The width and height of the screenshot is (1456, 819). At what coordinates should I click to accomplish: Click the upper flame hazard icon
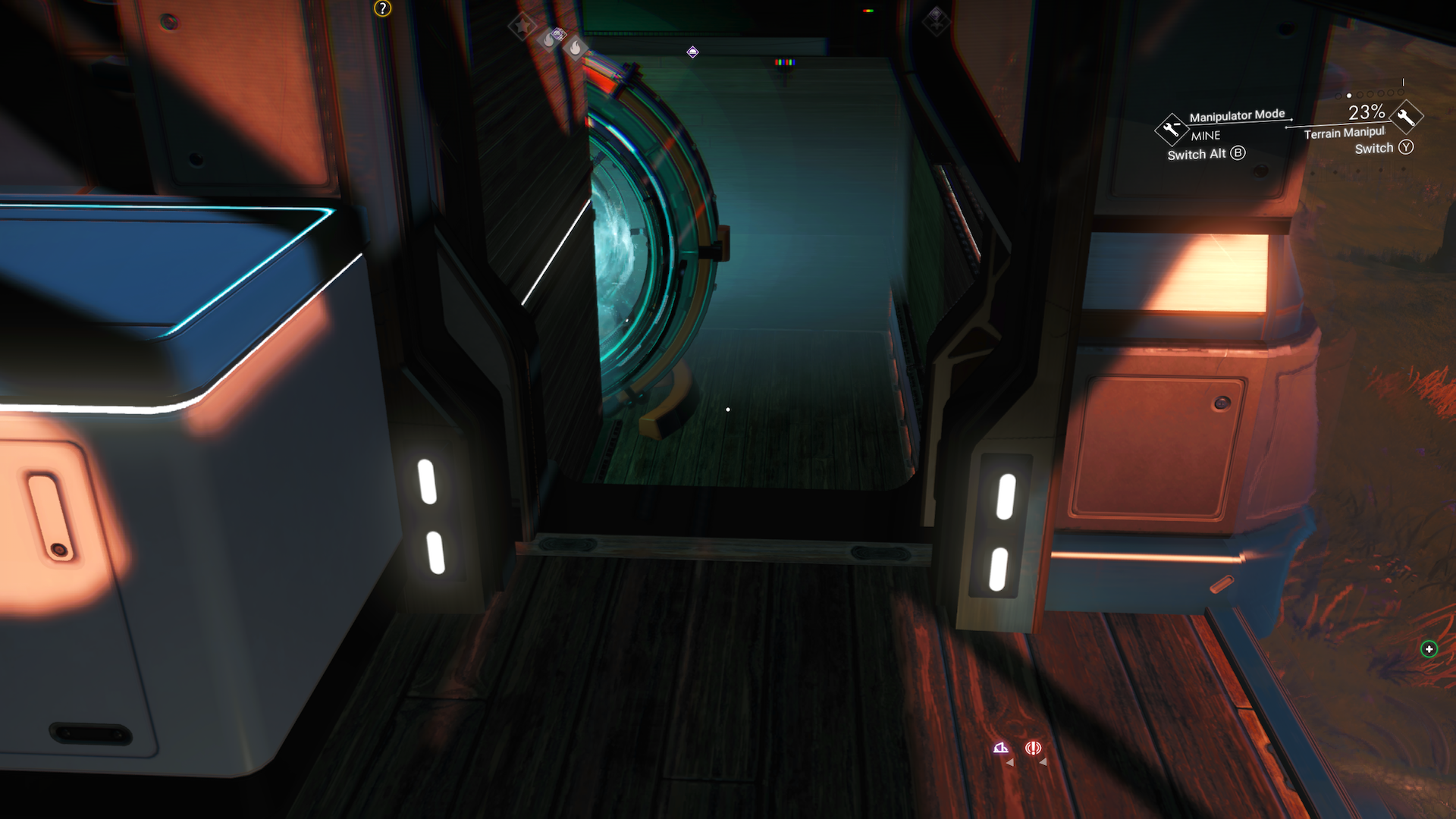point(548,38)
